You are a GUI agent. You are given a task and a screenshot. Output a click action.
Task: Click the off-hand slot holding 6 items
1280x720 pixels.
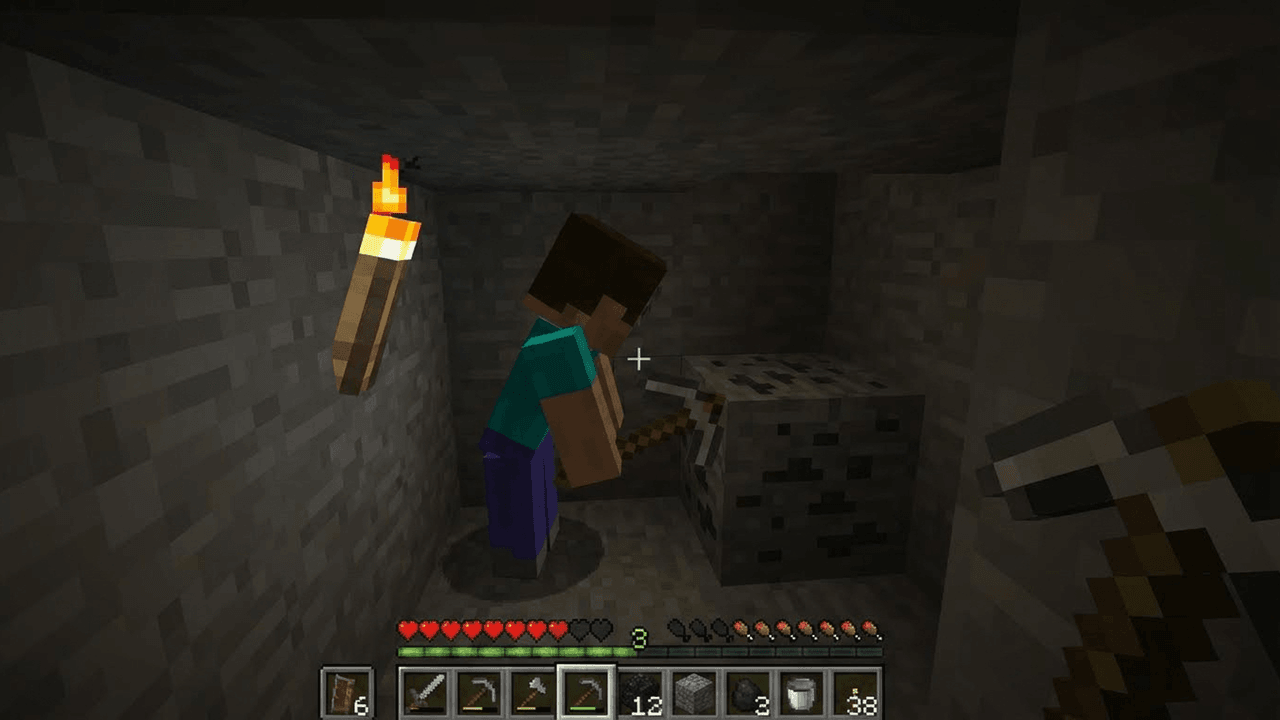pos(347,692)
